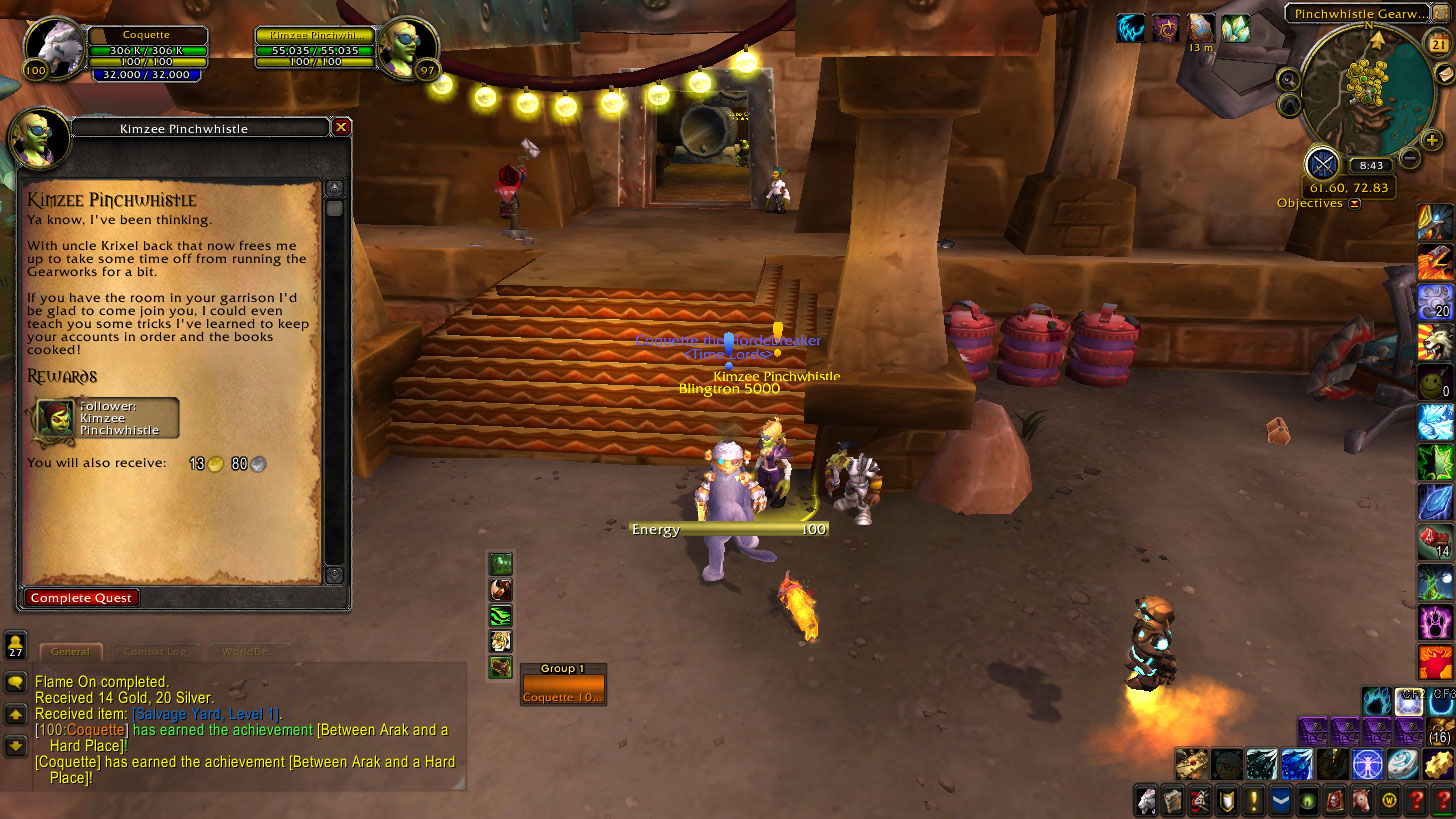Select the General chat tab
This screenshot has width=1456, height=819.
[x=70, y=652]
